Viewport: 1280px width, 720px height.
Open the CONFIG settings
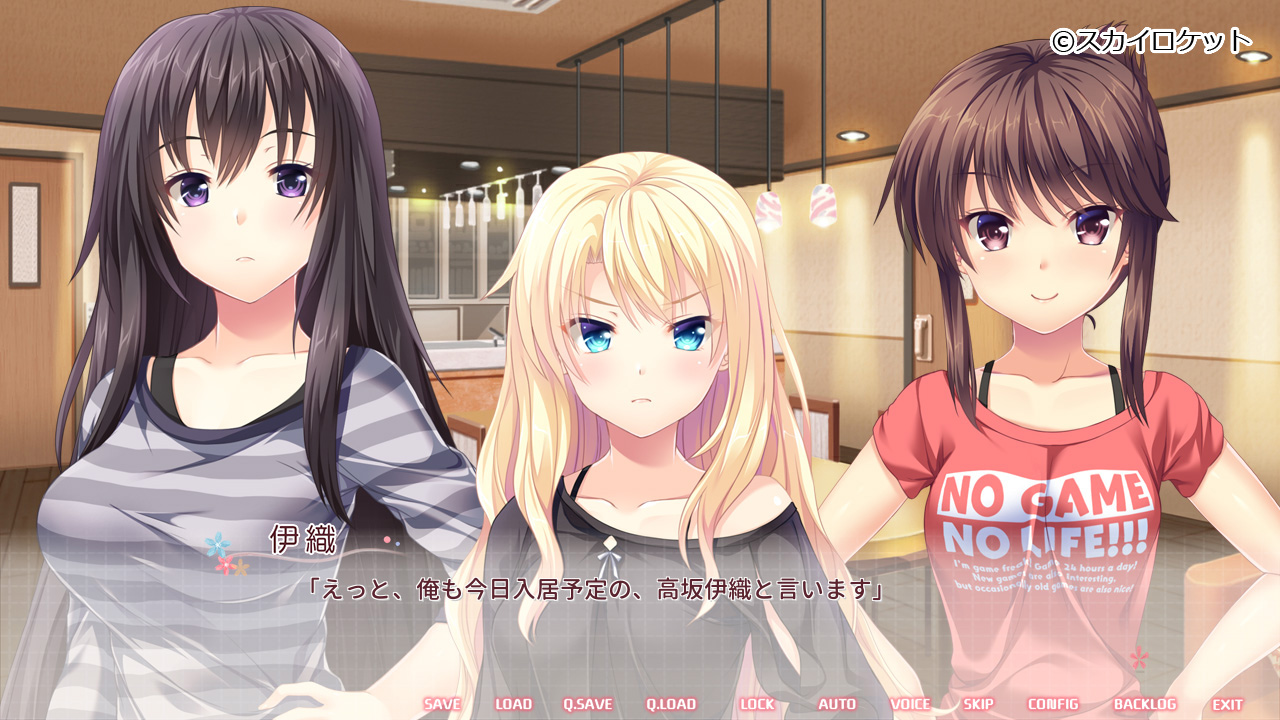click(x=1053, y=704)
